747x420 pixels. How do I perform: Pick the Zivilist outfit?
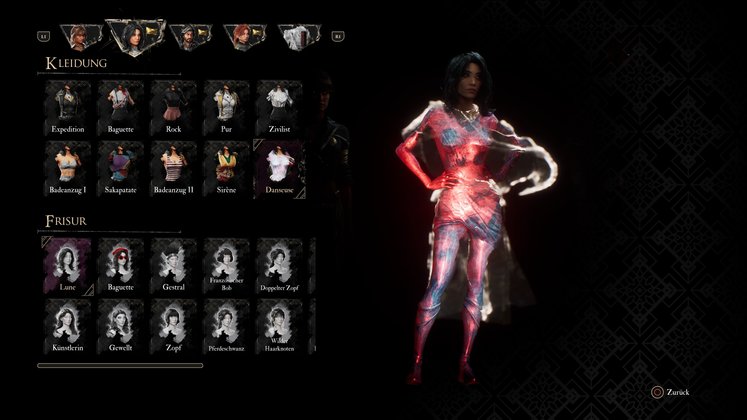point(279,107)
